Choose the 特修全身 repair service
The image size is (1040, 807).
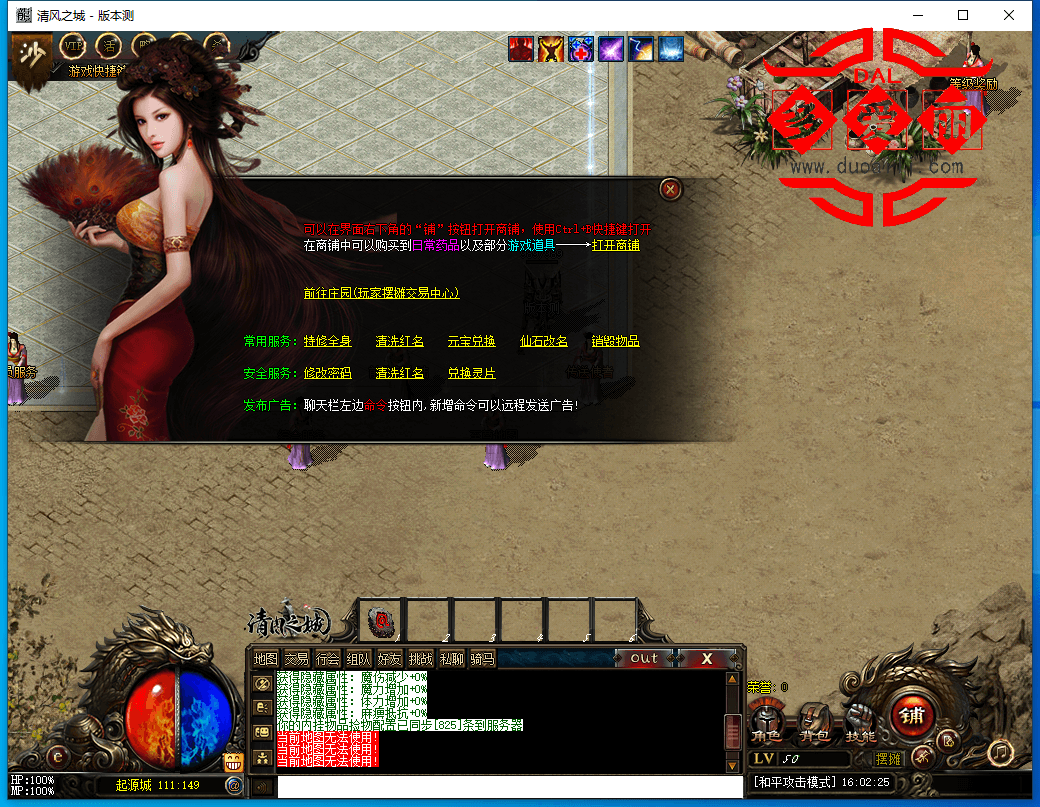pos(327,341)
